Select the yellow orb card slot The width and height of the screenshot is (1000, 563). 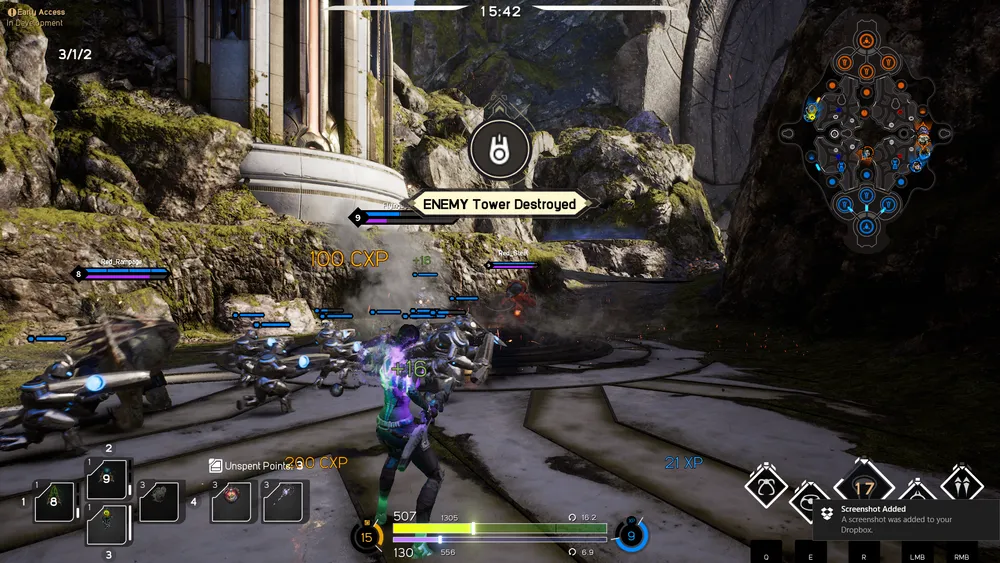[107, 522]
